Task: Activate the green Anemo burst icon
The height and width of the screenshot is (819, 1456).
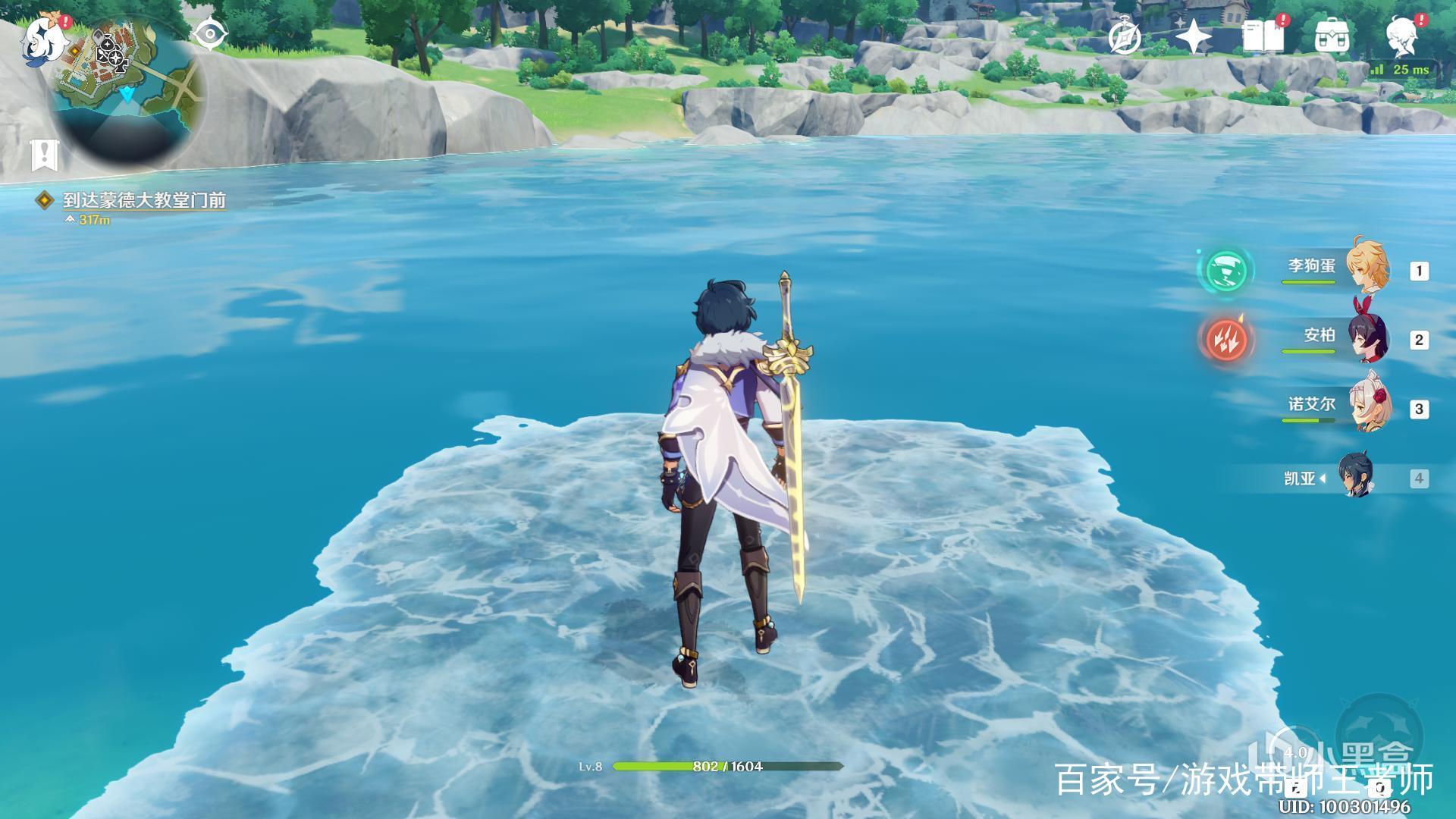Action: coord(1225,270)
